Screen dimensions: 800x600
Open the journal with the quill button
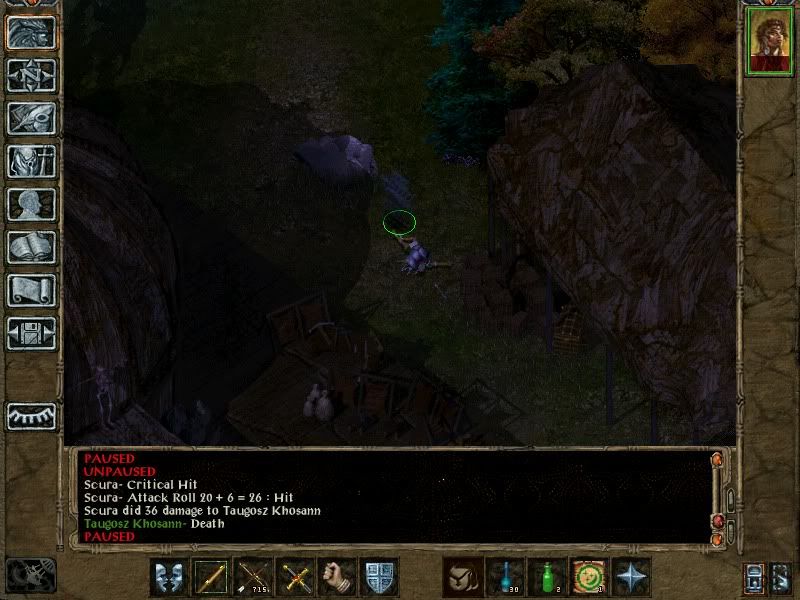pos(31,118)
